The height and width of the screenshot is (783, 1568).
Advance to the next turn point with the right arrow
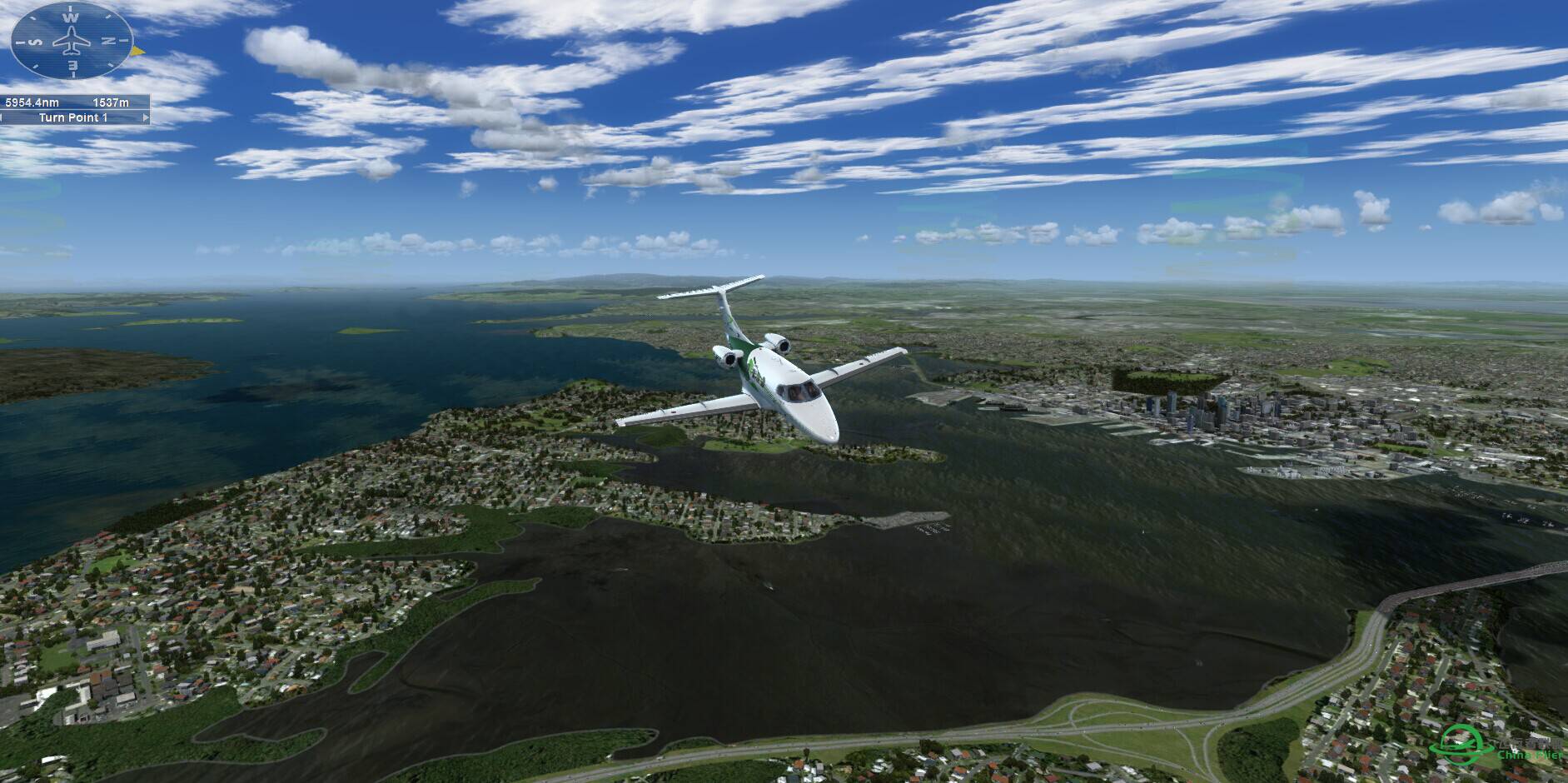(x=147, y=118)
